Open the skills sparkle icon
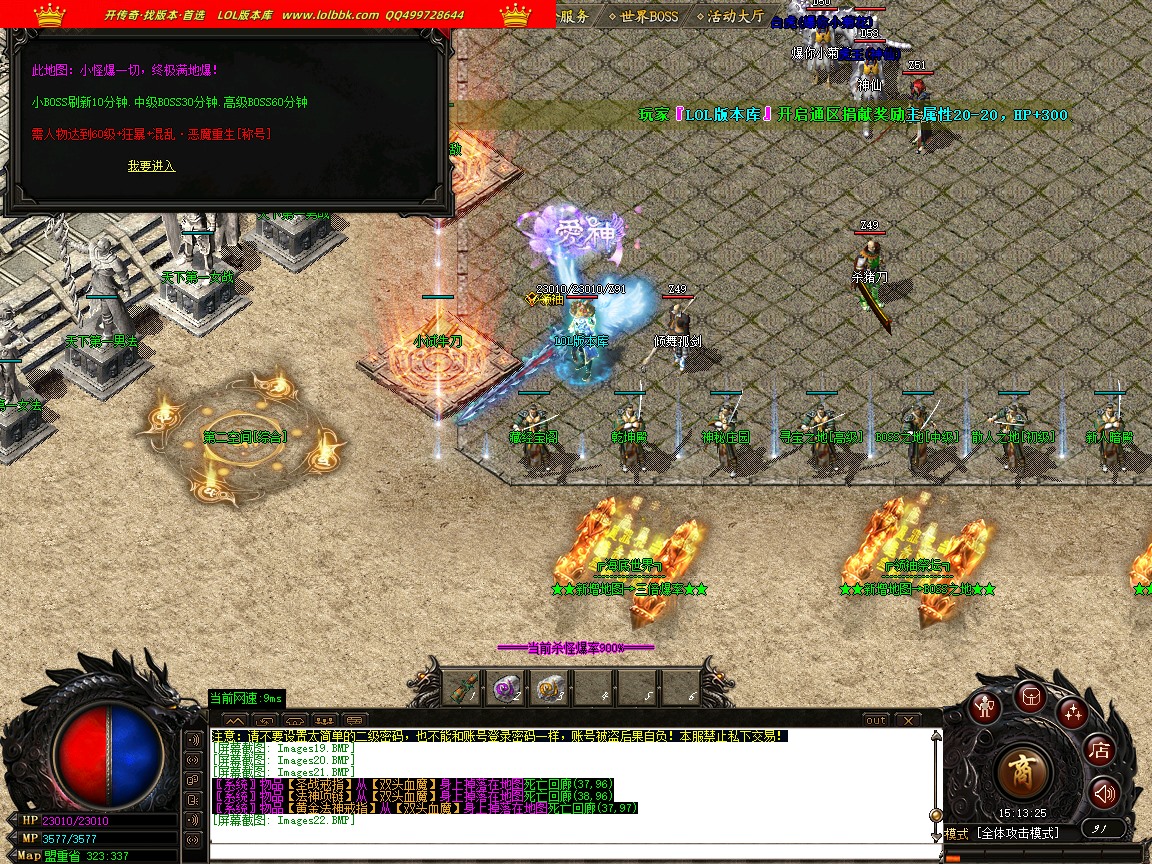This screenshot has height=864, width=1152. (x=1074, y=712)
